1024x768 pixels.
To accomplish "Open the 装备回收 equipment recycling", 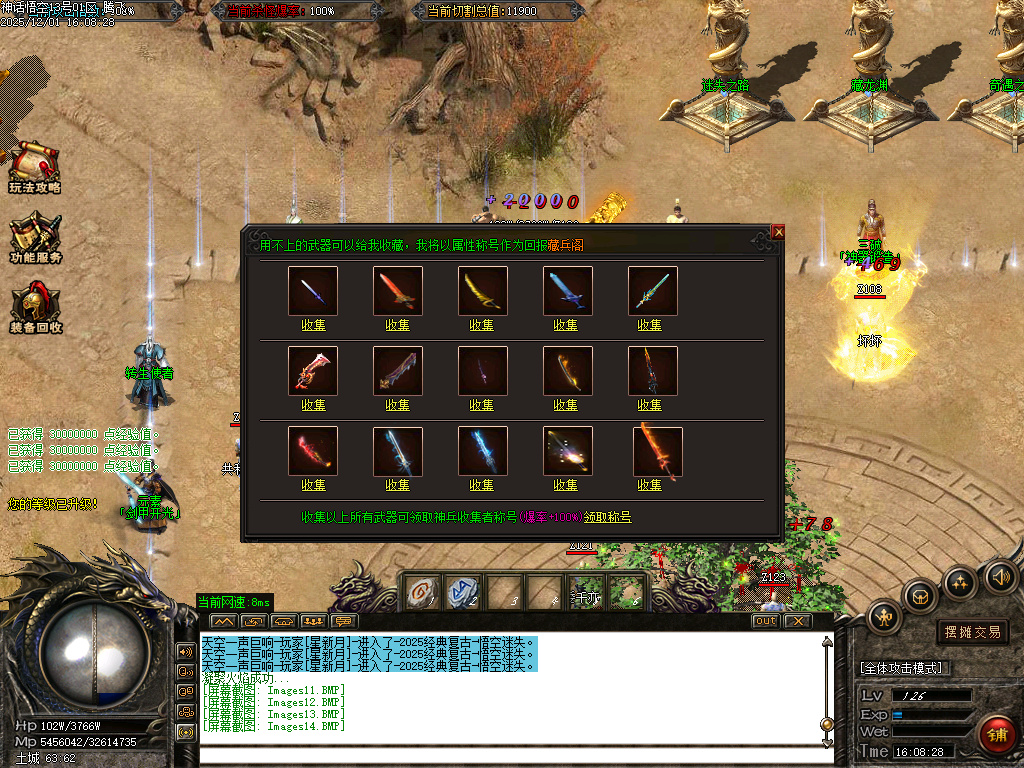I will click(x=35, y=308).
